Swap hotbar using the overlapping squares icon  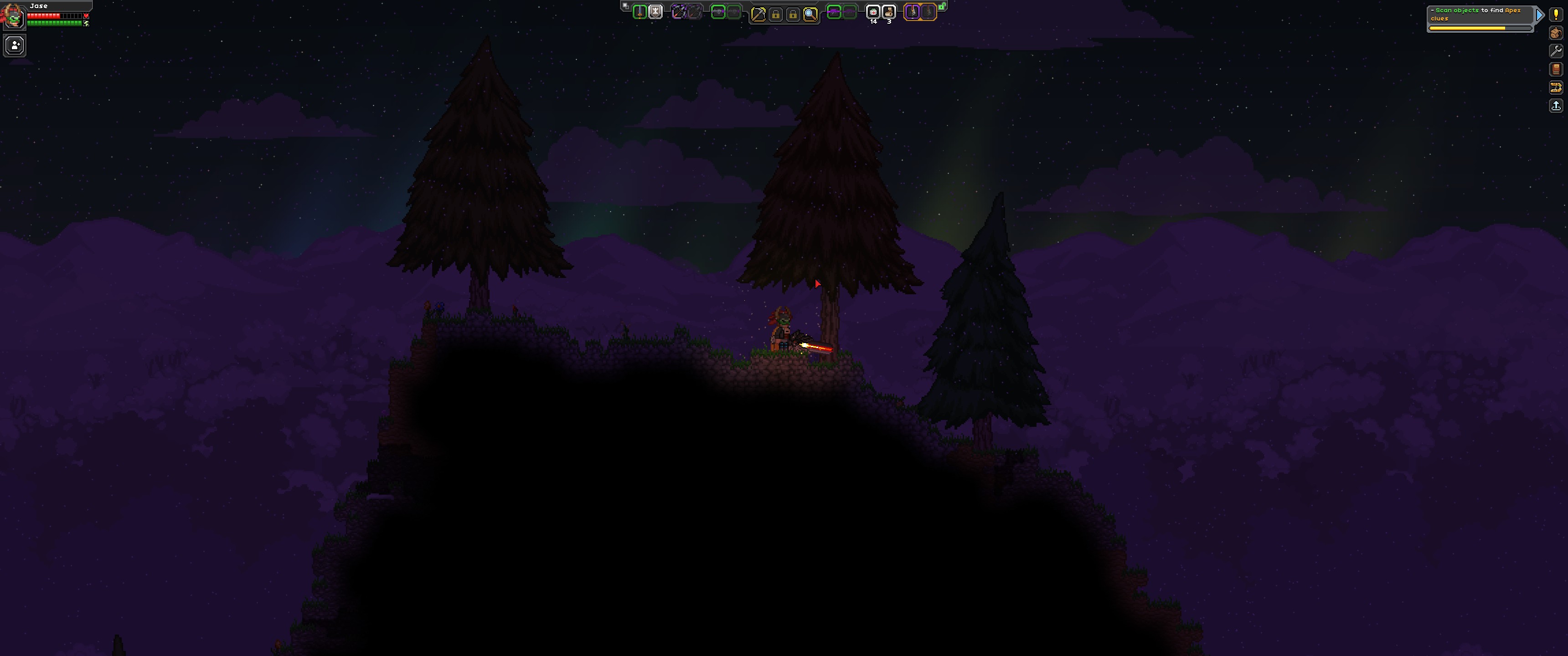625,5
